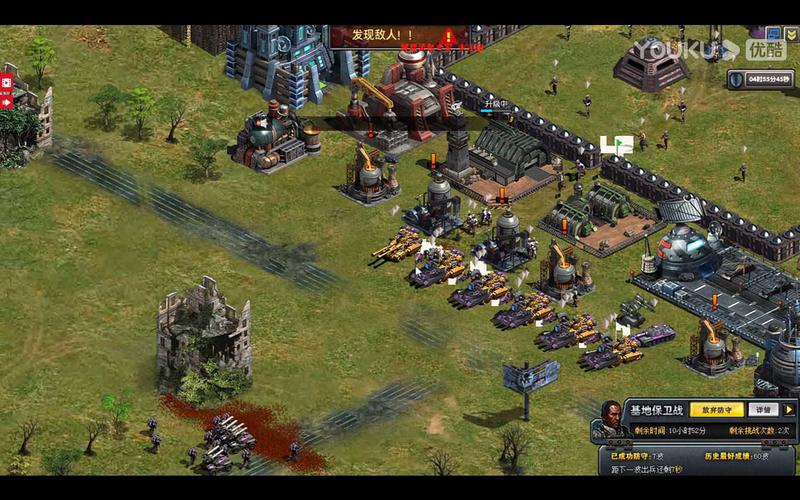Open the 详情 (details) button

coord(763,410)
